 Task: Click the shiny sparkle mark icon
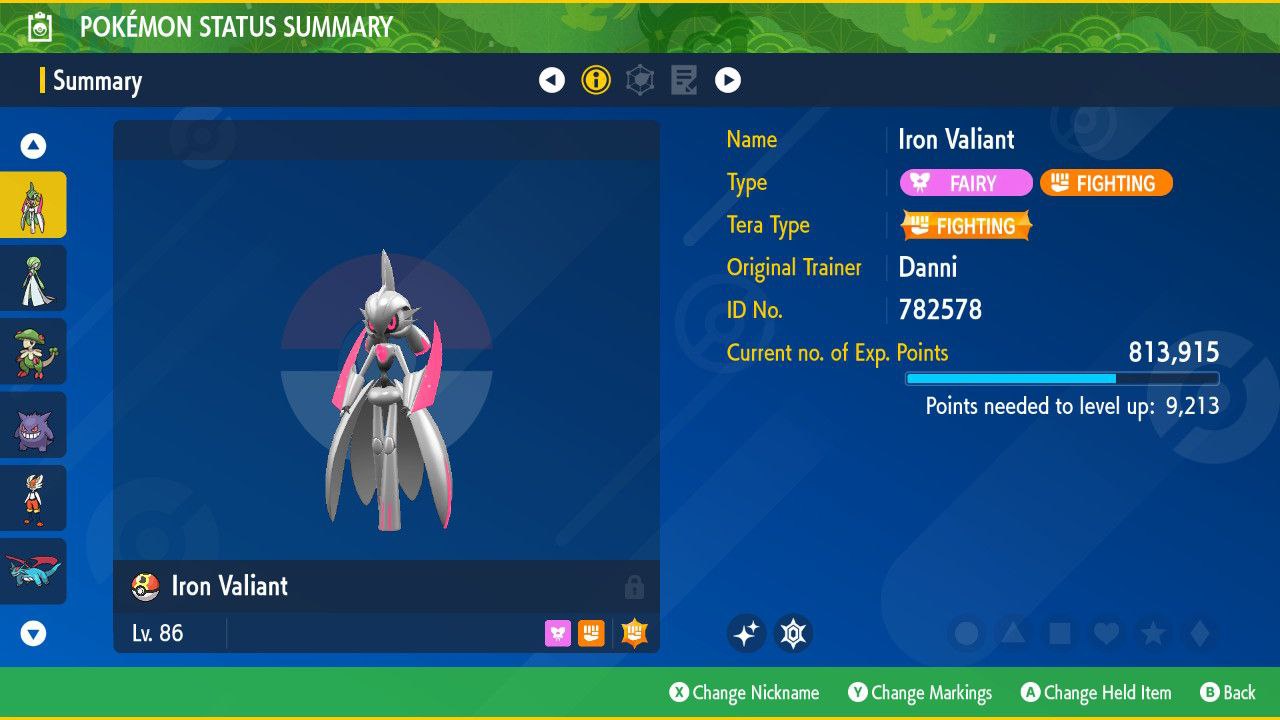click(746, 633)
